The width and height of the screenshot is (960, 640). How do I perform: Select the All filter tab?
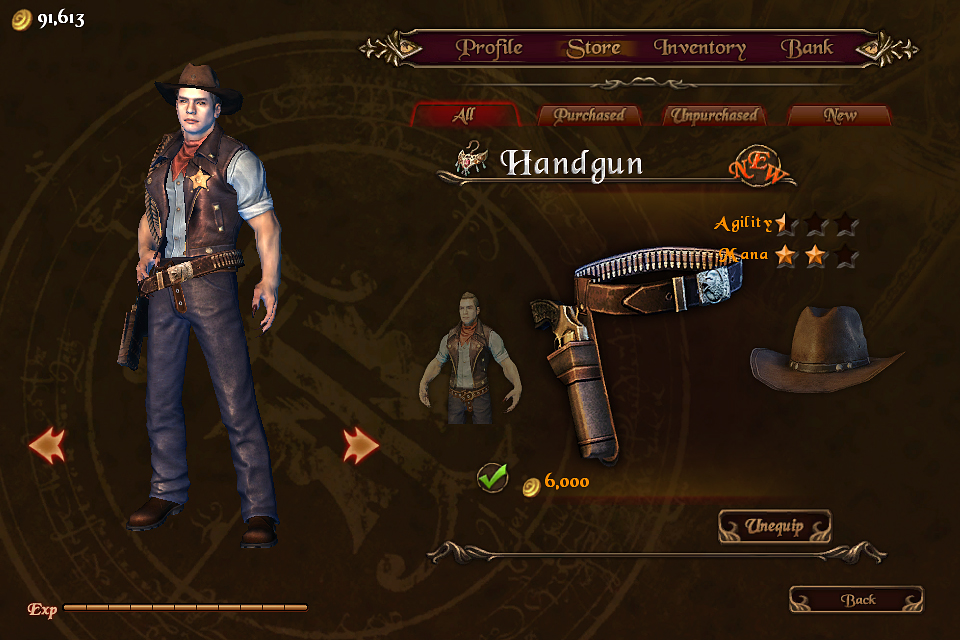(463, 115)
